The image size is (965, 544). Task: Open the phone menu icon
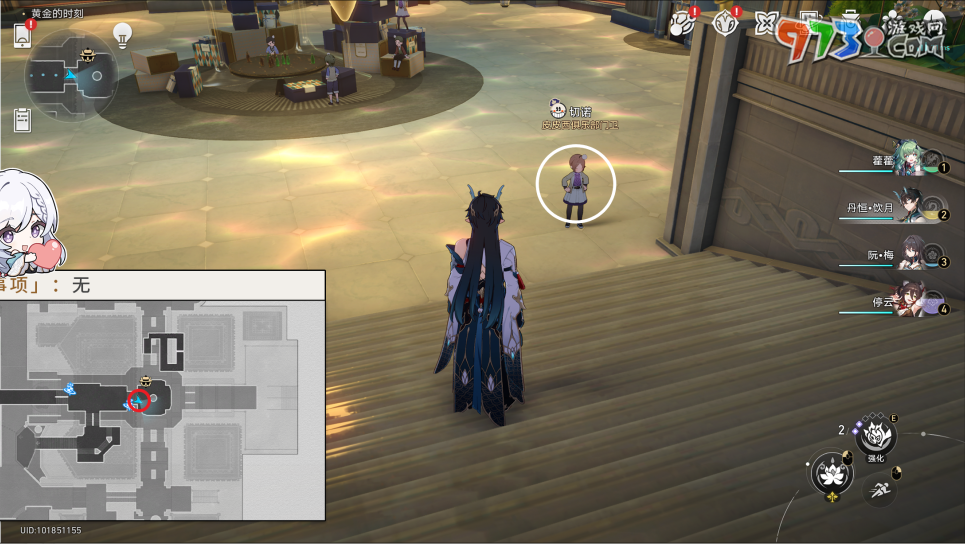[22, 36]
